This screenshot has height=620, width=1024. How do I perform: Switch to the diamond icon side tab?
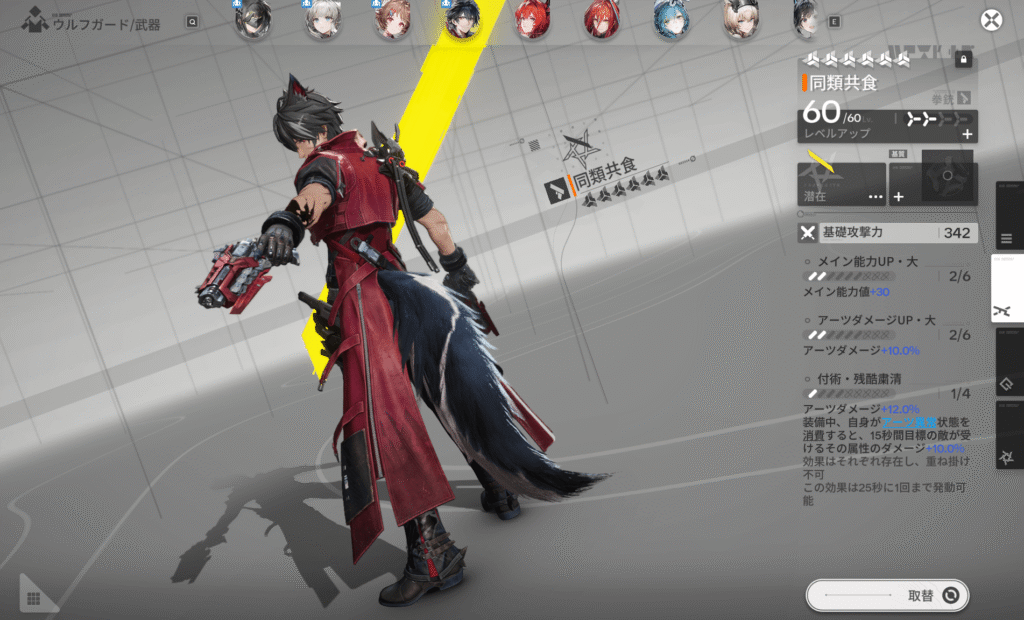coord(1007,383)
